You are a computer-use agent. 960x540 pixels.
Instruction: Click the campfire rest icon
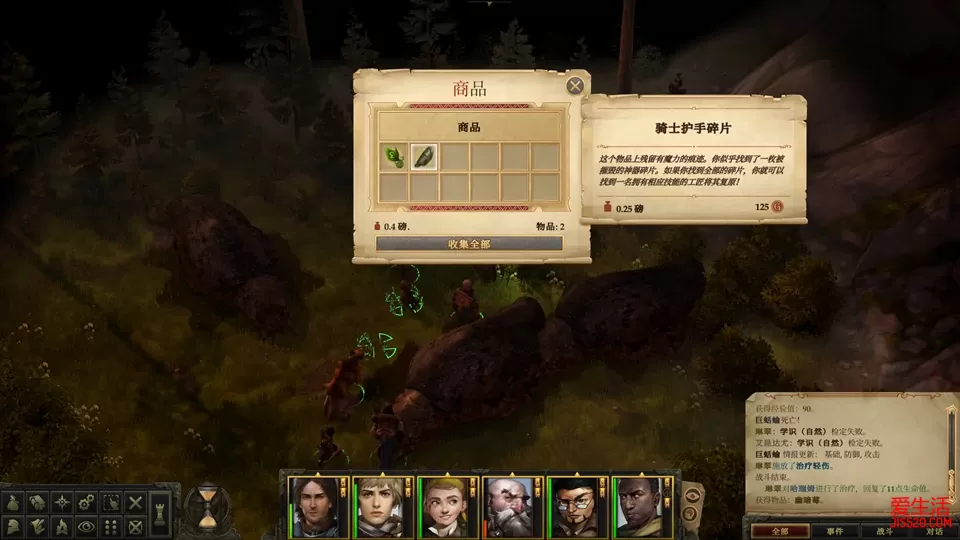click(62, 525)
